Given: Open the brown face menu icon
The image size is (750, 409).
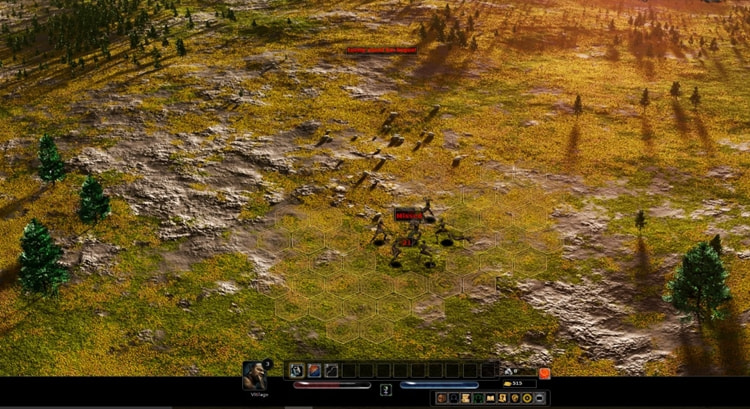Looking at the screenshot, I should click(442, 398).
